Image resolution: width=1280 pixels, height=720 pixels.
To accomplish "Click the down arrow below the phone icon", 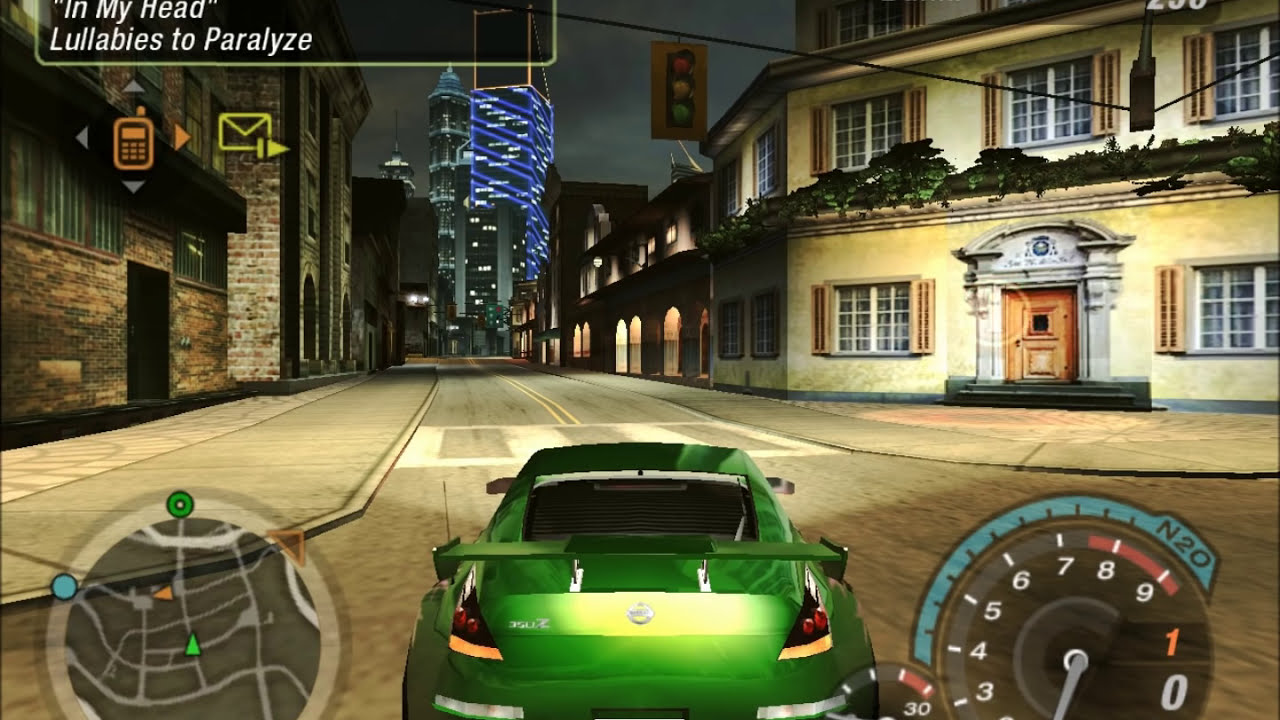I will (133, 186).
